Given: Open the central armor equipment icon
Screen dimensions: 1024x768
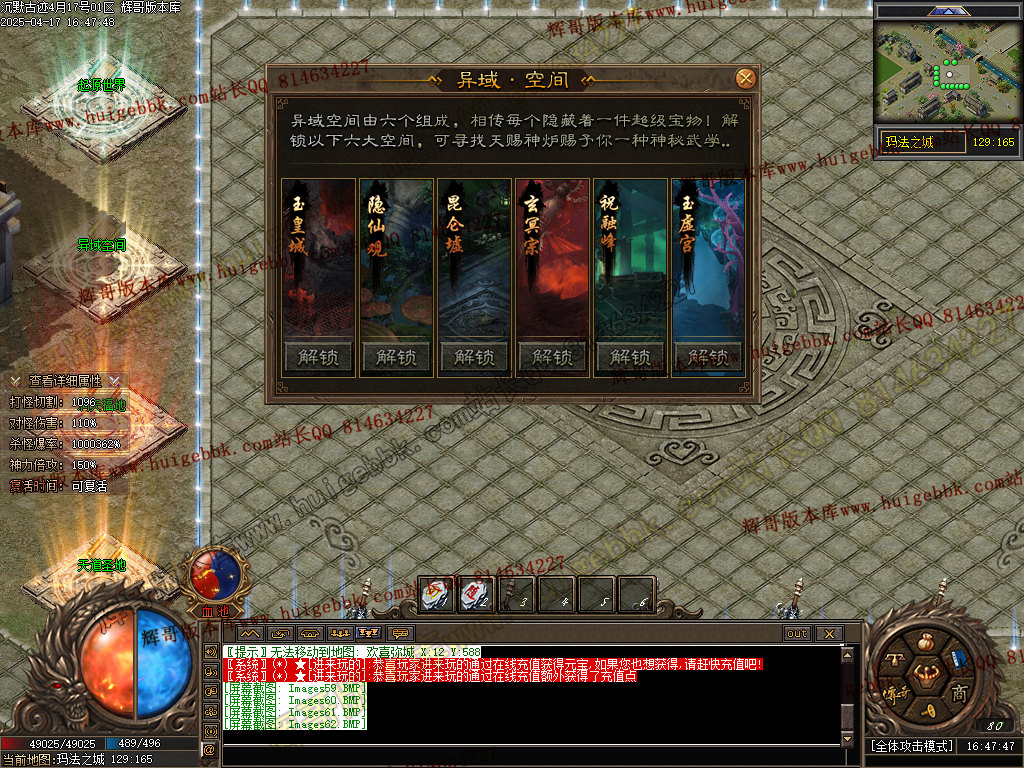Looking at the screenshot, I should pos(926,676).
